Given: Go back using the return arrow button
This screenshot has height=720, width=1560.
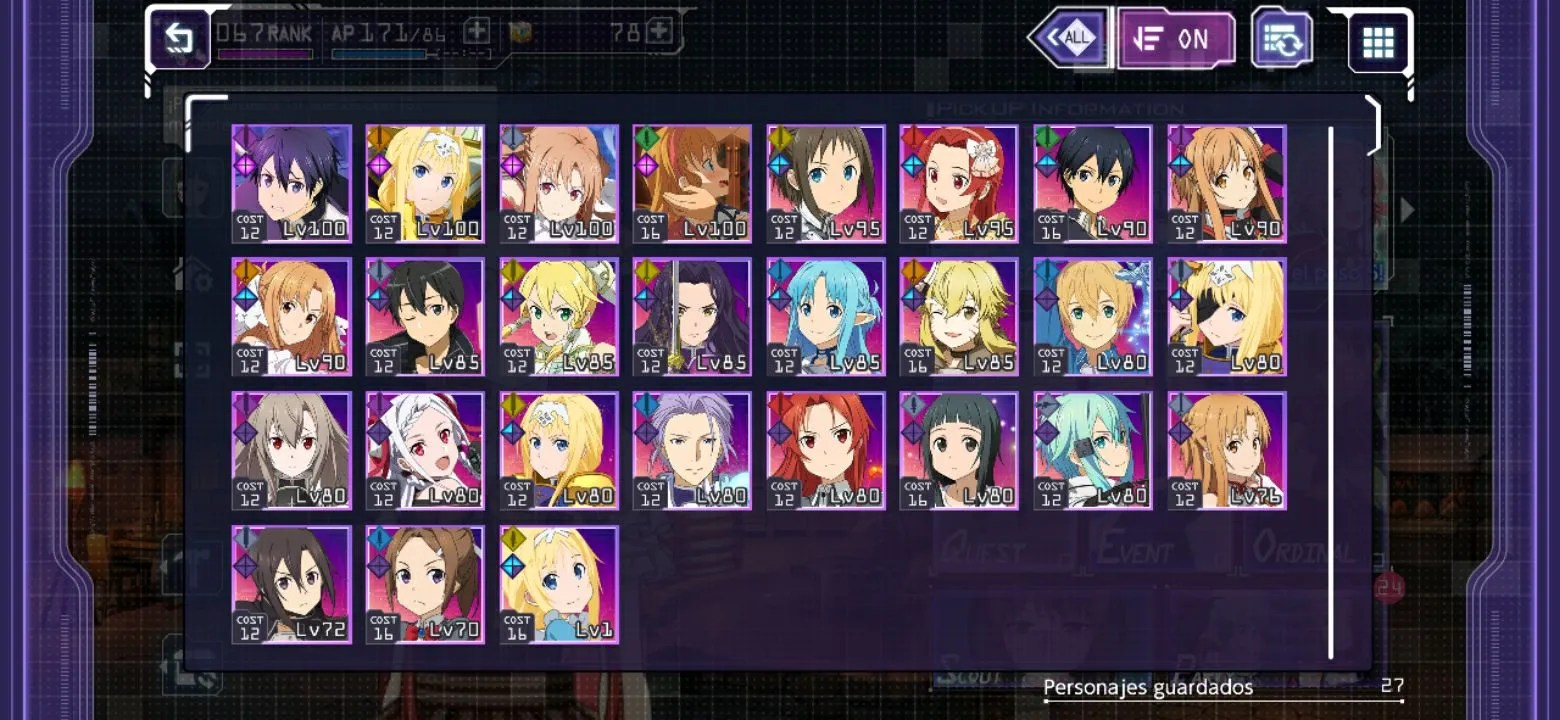Looking at the screenshot, I should 178,39.
